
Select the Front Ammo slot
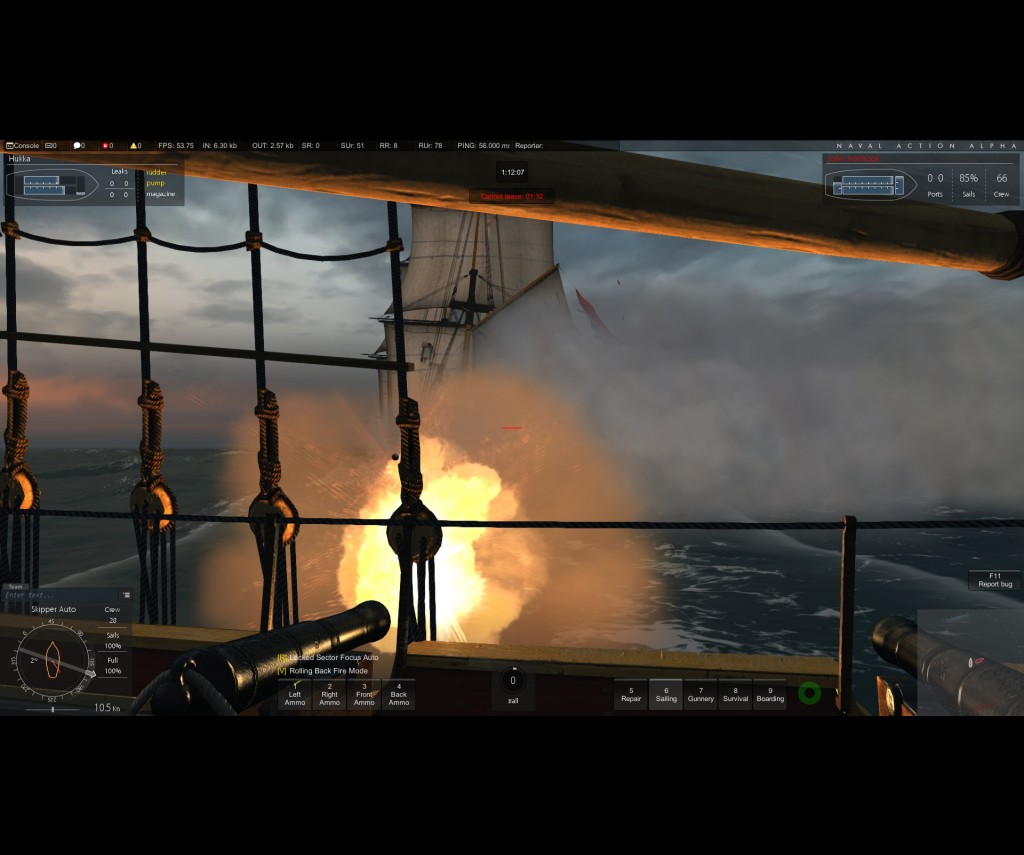(364, 694)
